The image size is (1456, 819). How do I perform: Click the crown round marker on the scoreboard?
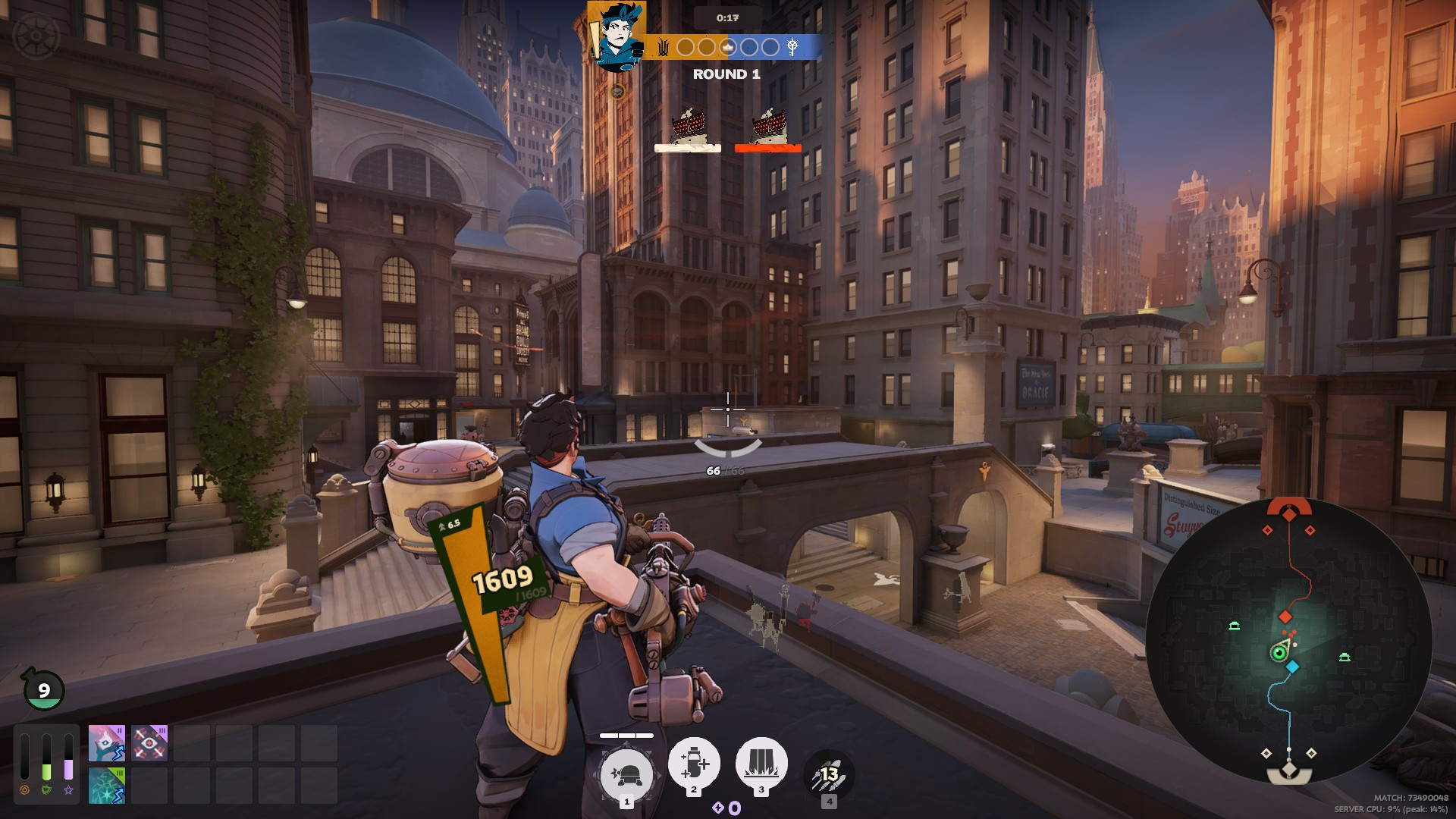click(728, 47)
